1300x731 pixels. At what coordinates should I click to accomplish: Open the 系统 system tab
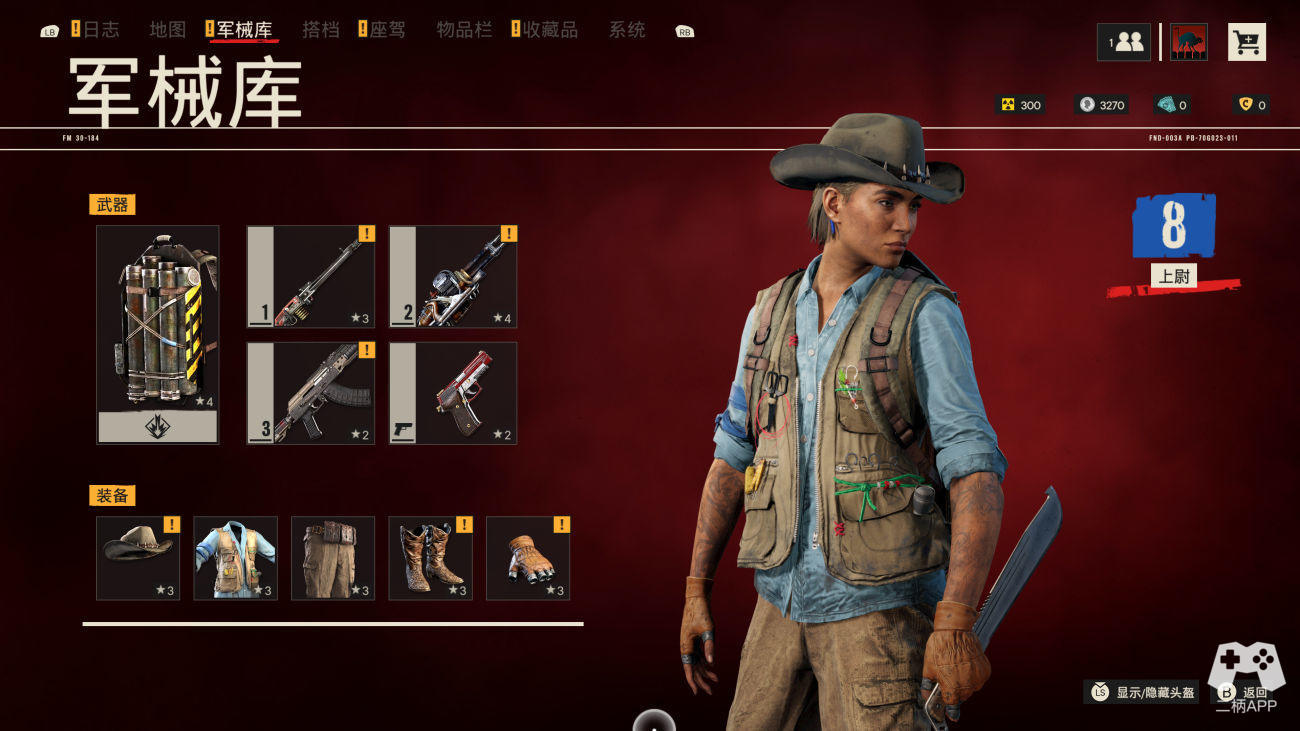point(627,30)
